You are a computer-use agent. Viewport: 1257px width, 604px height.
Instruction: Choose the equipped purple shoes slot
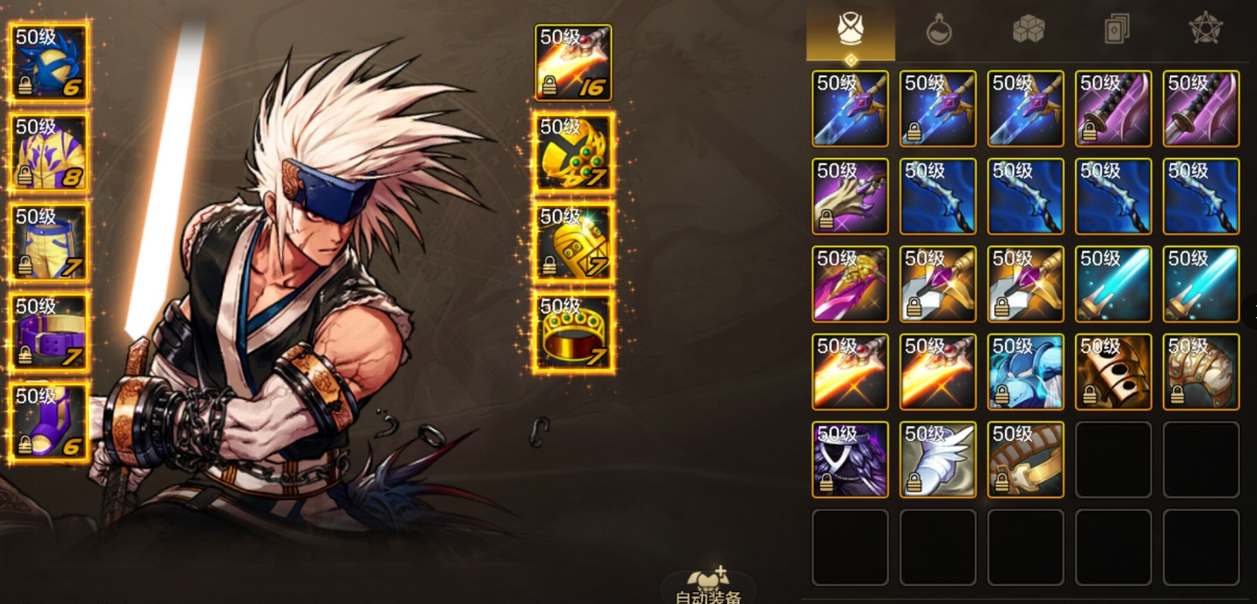(x=50, y=422)
